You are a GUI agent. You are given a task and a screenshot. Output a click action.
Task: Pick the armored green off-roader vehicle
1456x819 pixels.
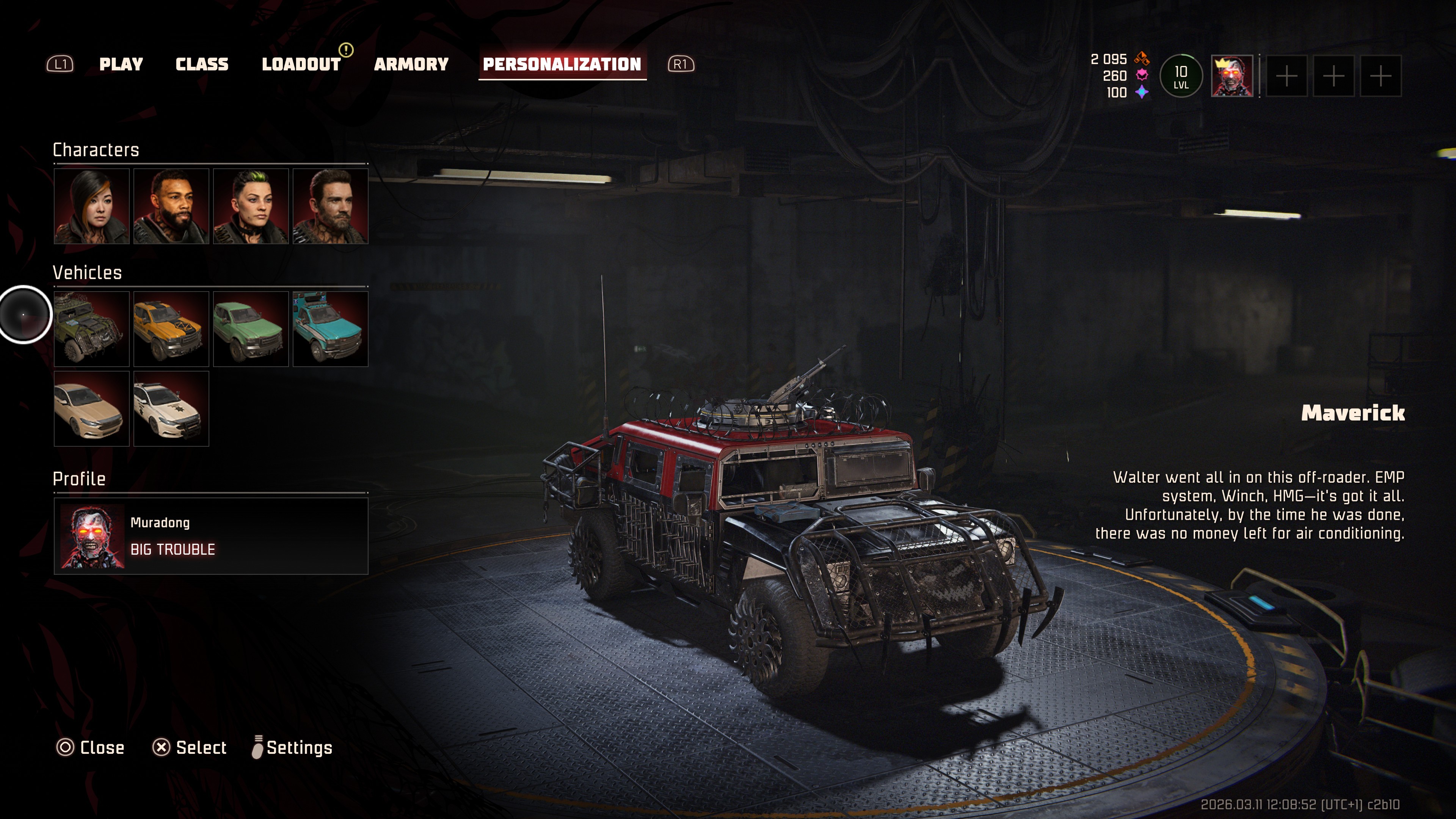[x=91, y=329]
